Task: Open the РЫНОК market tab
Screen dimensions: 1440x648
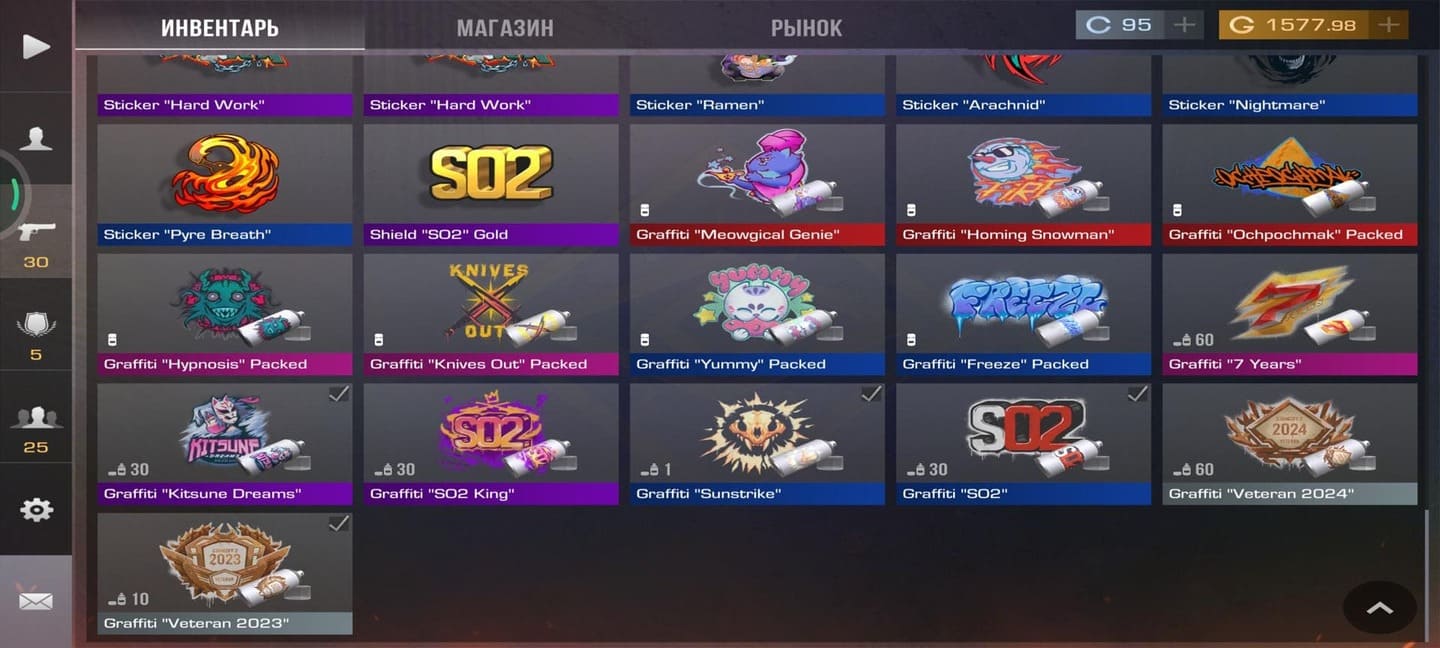Action: [x=806, y=27]
